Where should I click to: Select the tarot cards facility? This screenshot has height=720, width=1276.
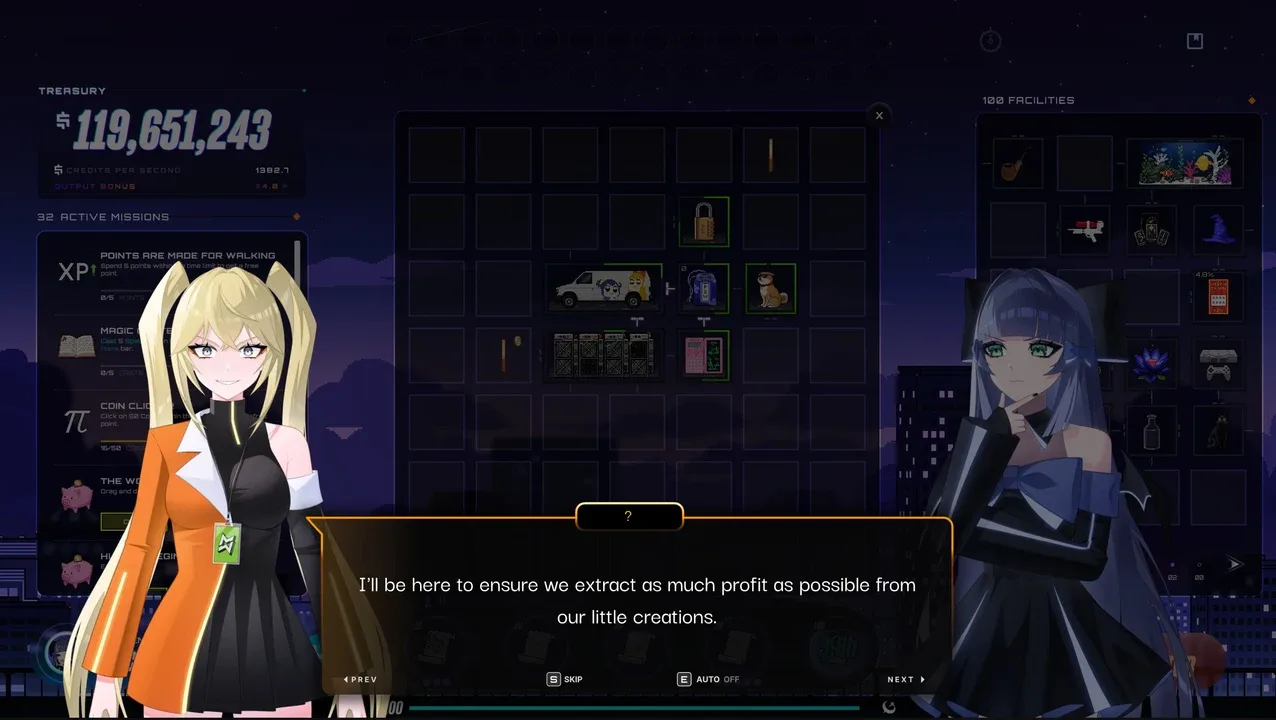tap(1151, 229)
